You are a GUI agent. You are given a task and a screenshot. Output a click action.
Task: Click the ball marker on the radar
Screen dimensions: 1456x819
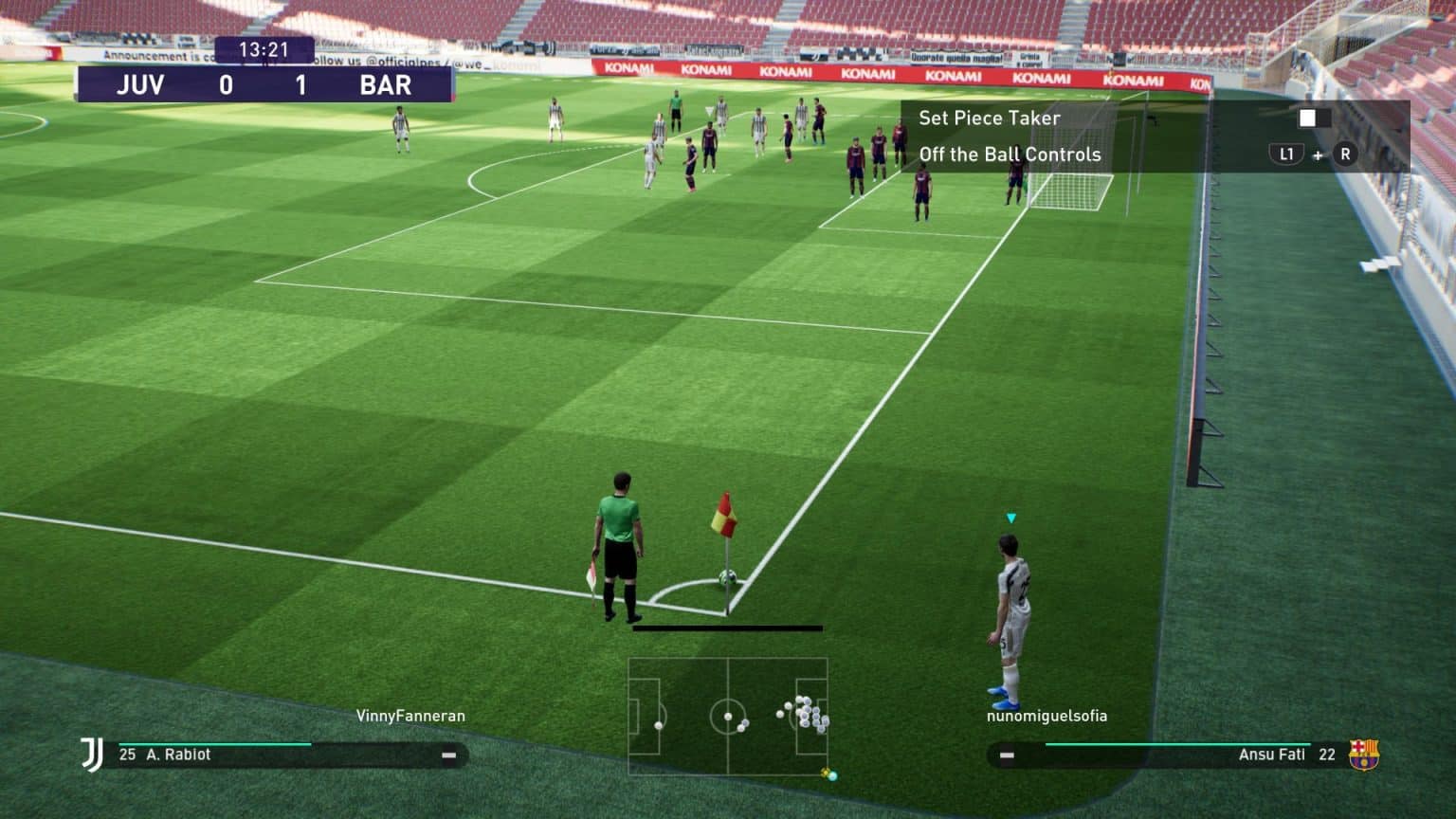825,773
